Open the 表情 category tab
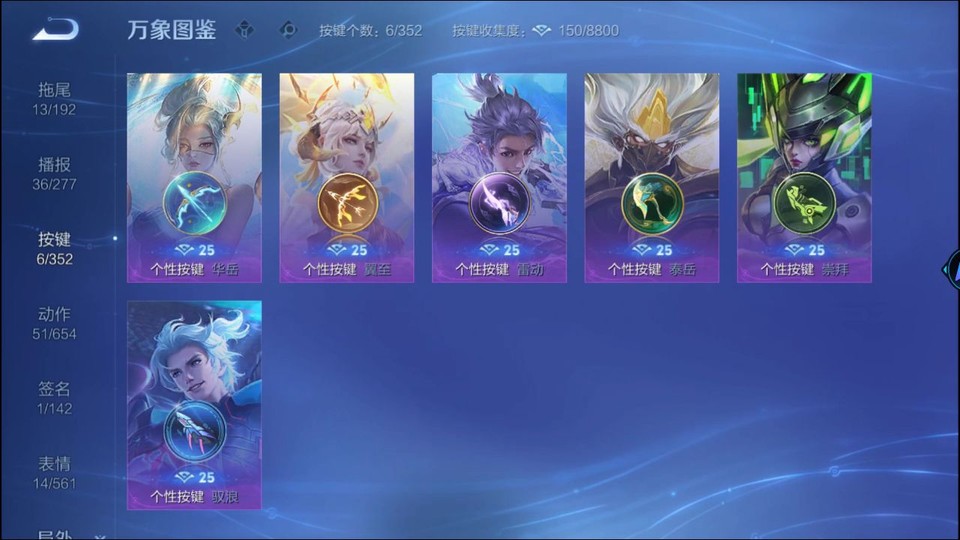 [x=55, y=473]
